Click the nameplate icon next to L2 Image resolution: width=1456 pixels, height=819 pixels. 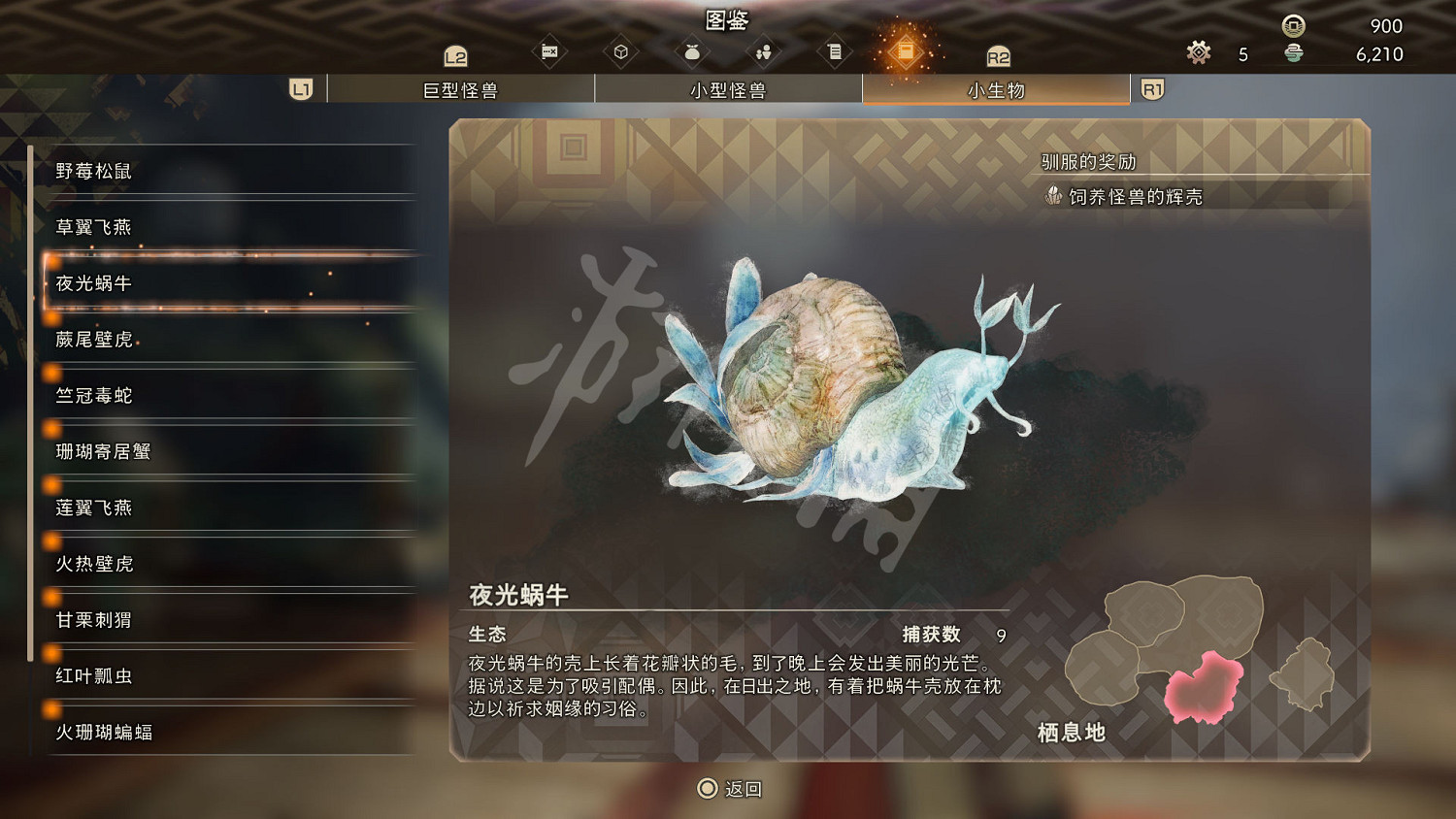coord(549,50)
